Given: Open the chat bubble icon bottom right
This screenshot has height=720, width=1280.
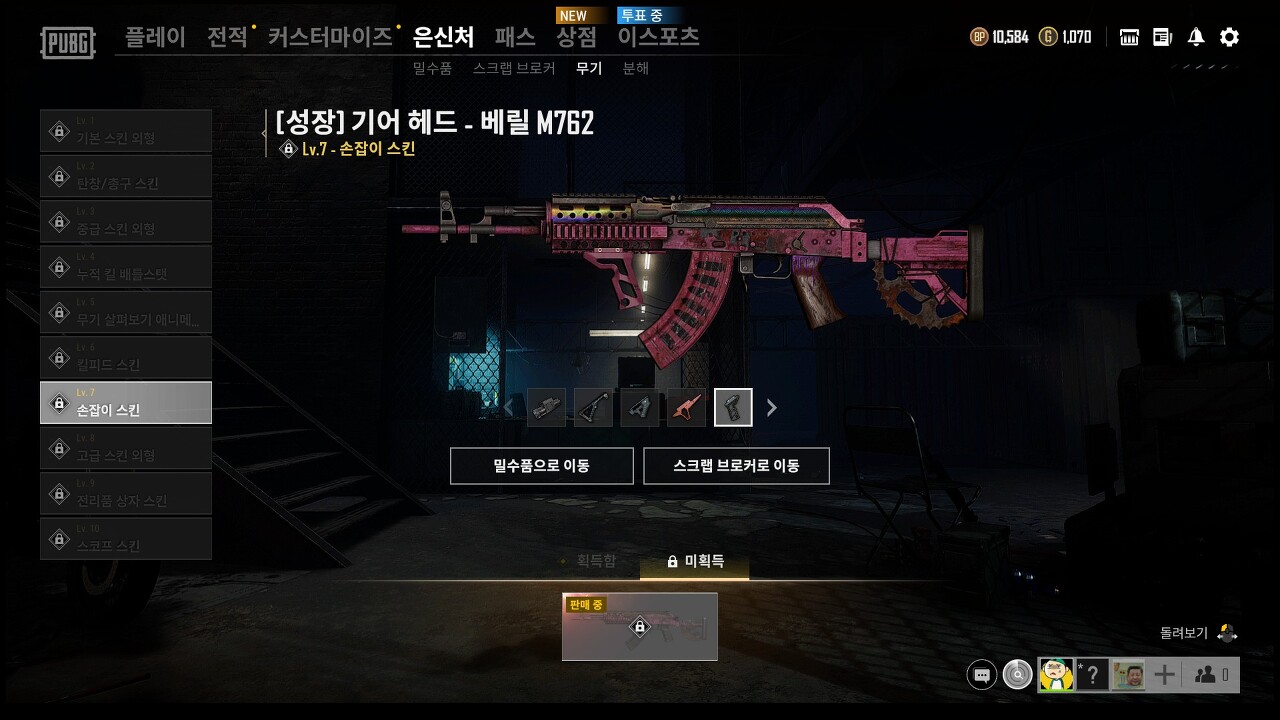Looking at the screenshot, I should (981, 674).
